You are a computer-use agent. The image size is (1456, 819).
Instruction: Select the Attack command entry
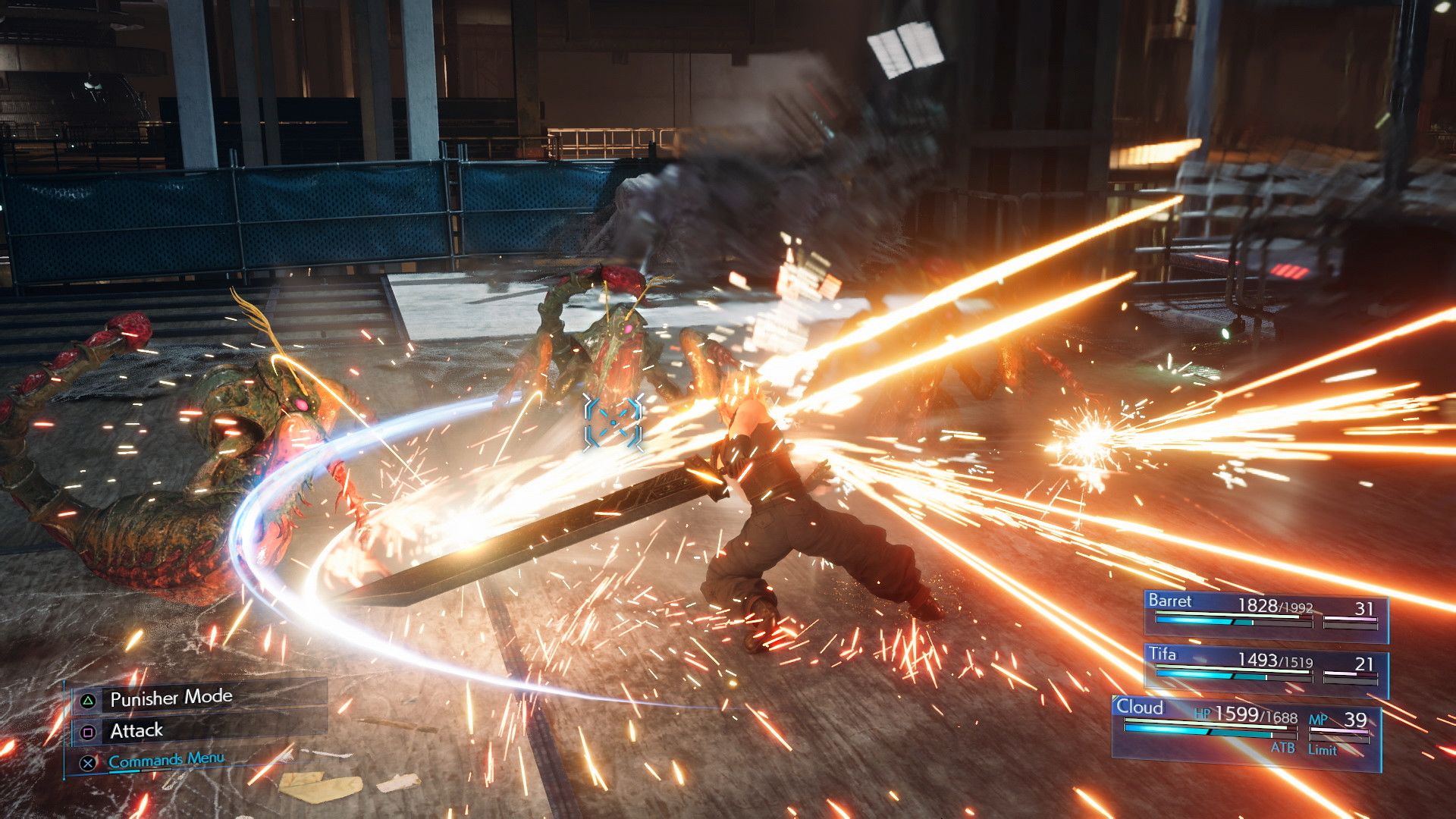coord(136,730)
